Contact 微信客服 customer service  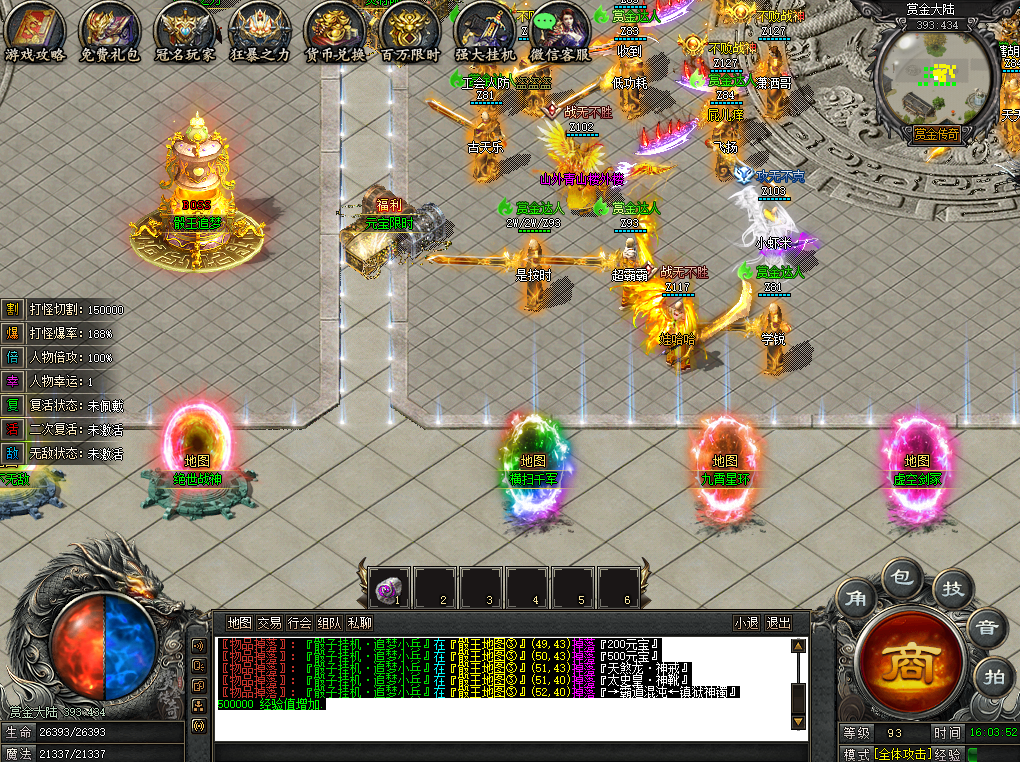click(559, 31)
